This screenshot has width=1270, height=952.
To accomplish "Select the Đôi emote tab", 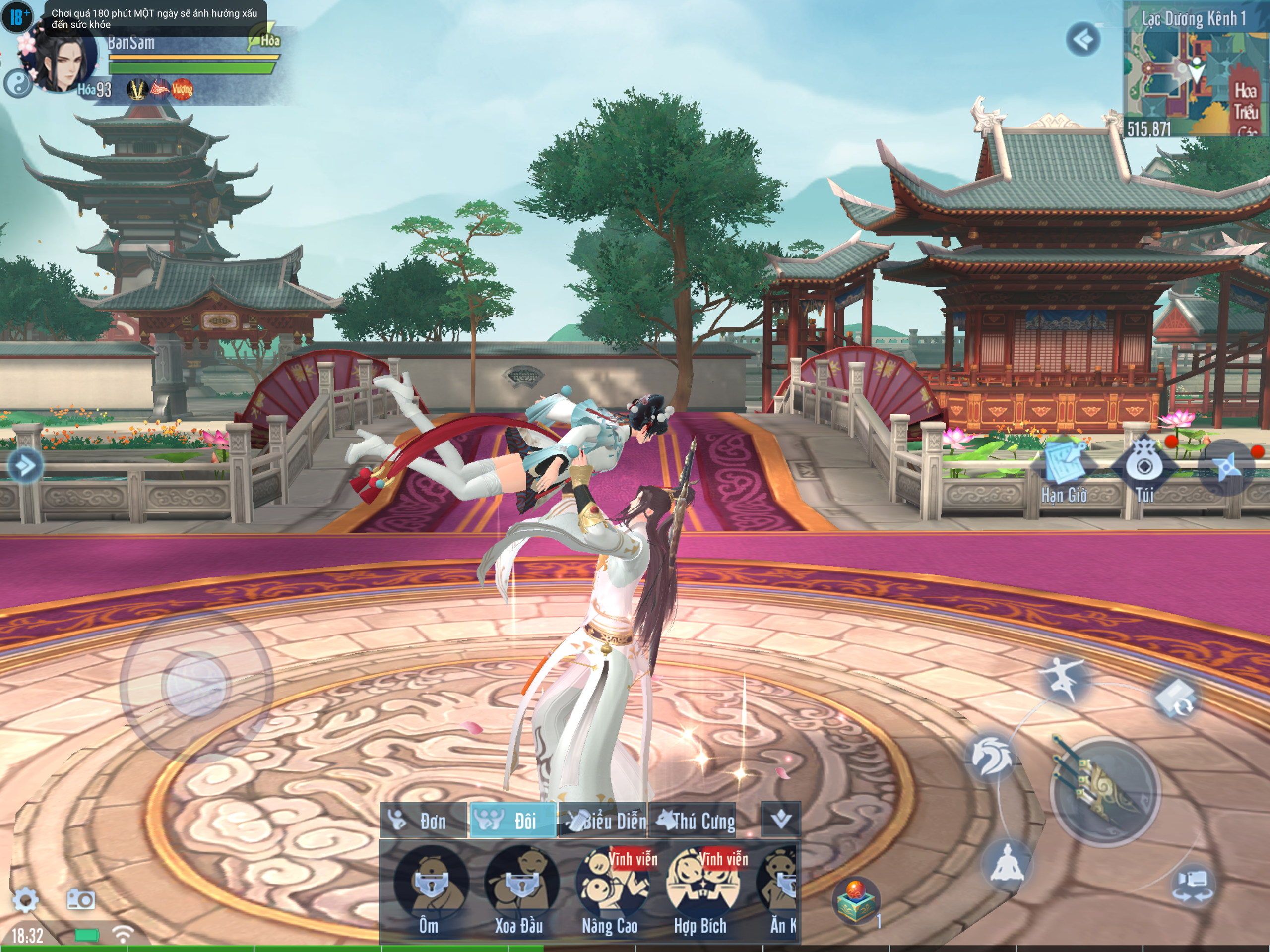I will point(512,821).
